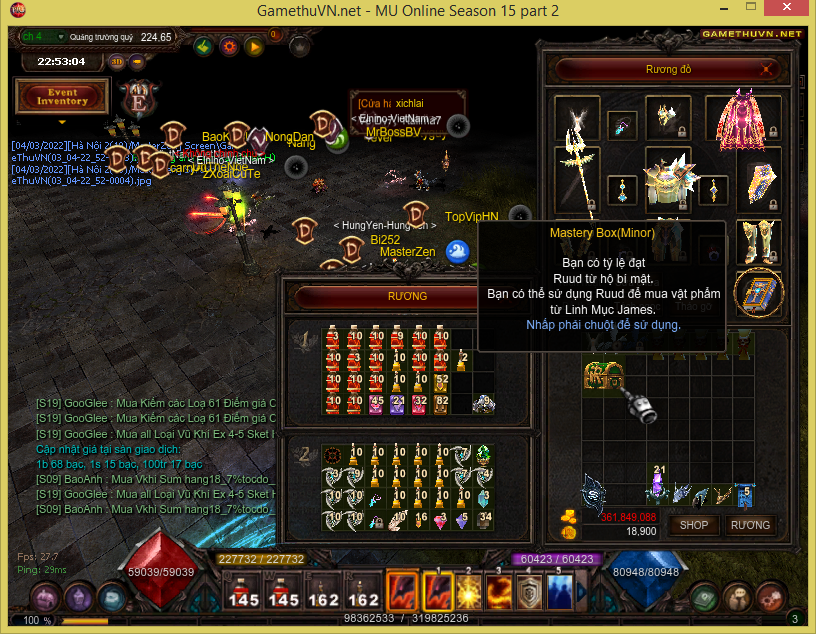The width and height of the screenshot is (816, 634).
Task: Close the game window
Action: [x=792, y=12]
